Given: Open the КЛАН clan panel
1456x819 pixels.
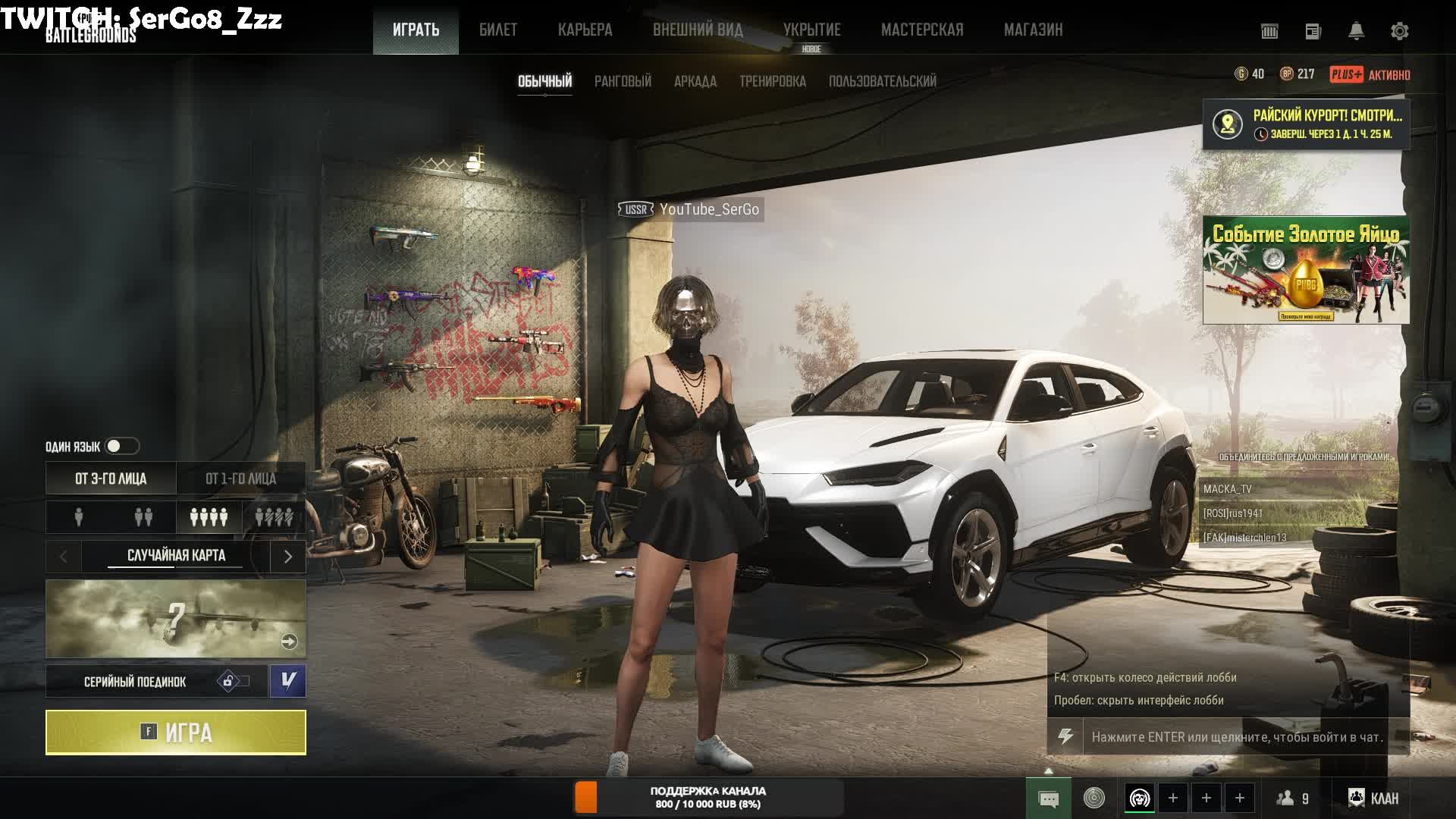Looking at the screenshot, I should (x=1373, y=798).
